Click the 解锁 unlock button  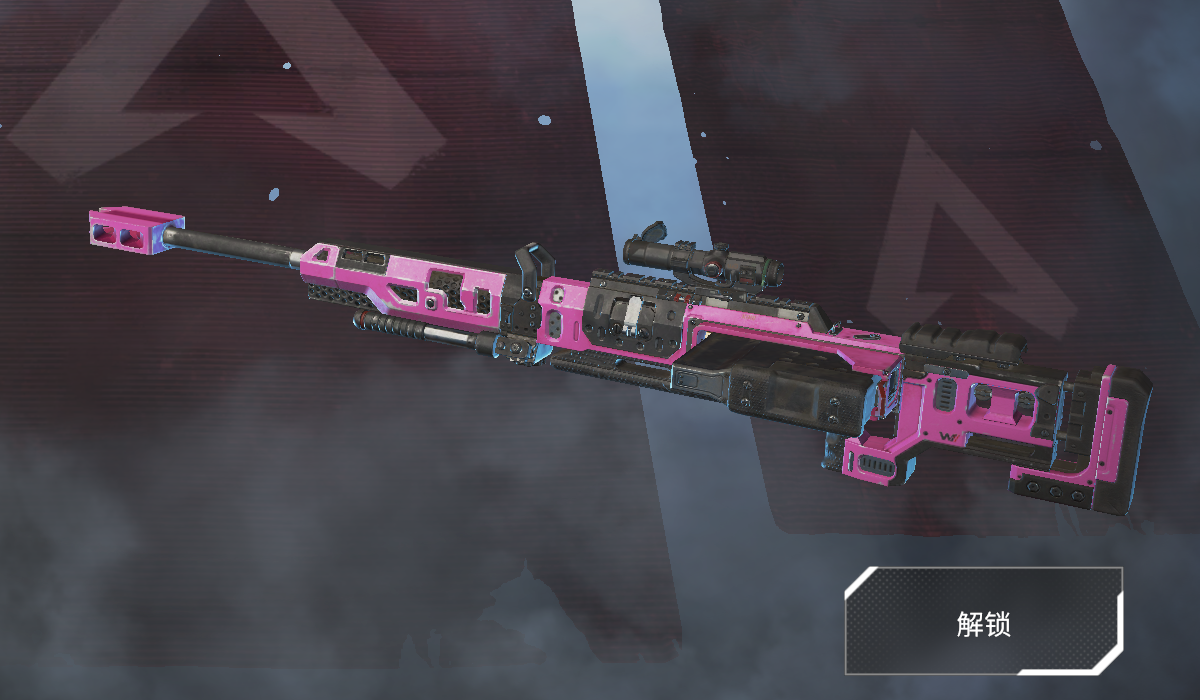click(983, 622)
